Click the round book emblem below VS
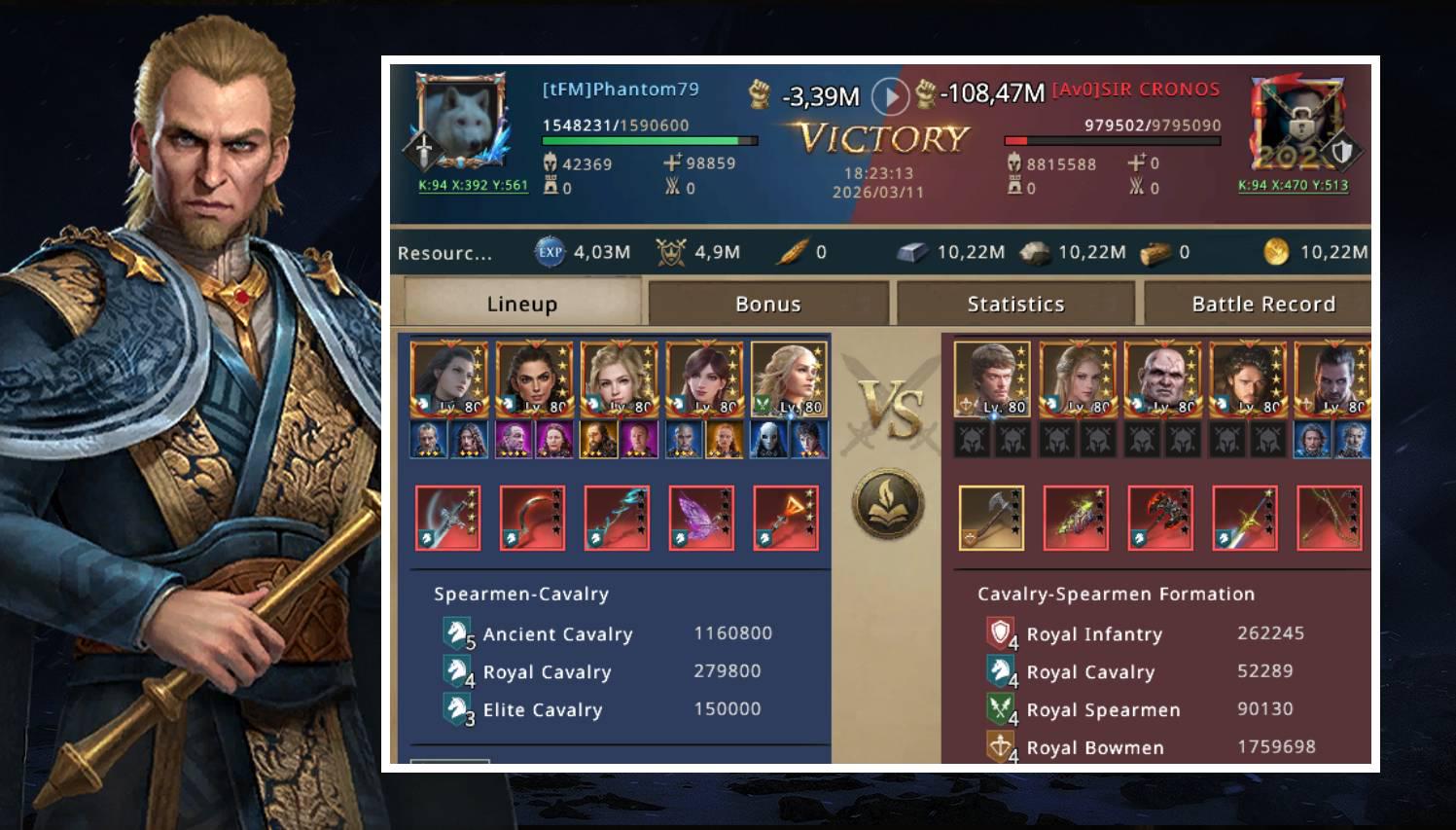 [x=888, y=504]
